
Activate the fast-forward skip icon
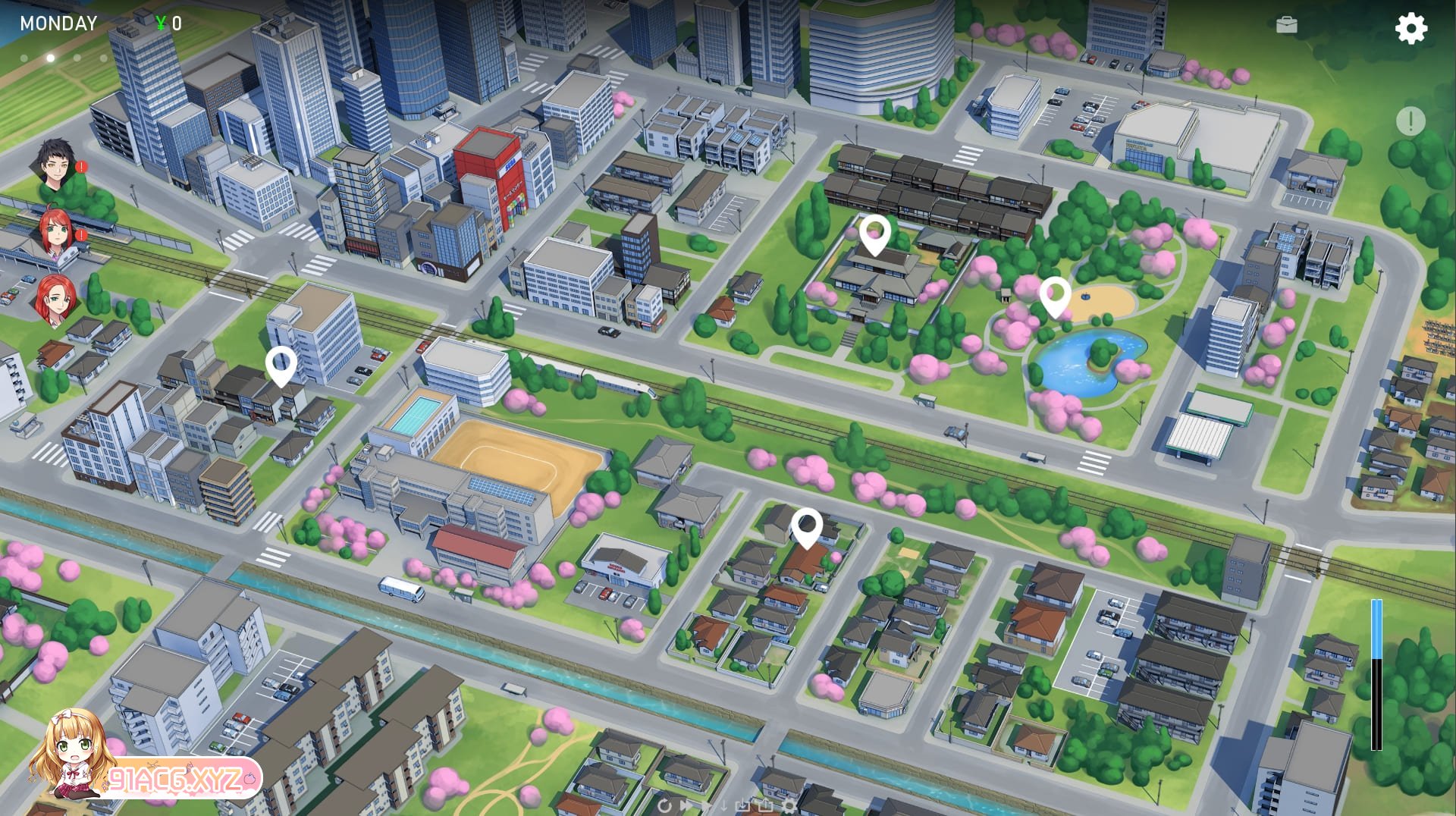click(686, 806)
